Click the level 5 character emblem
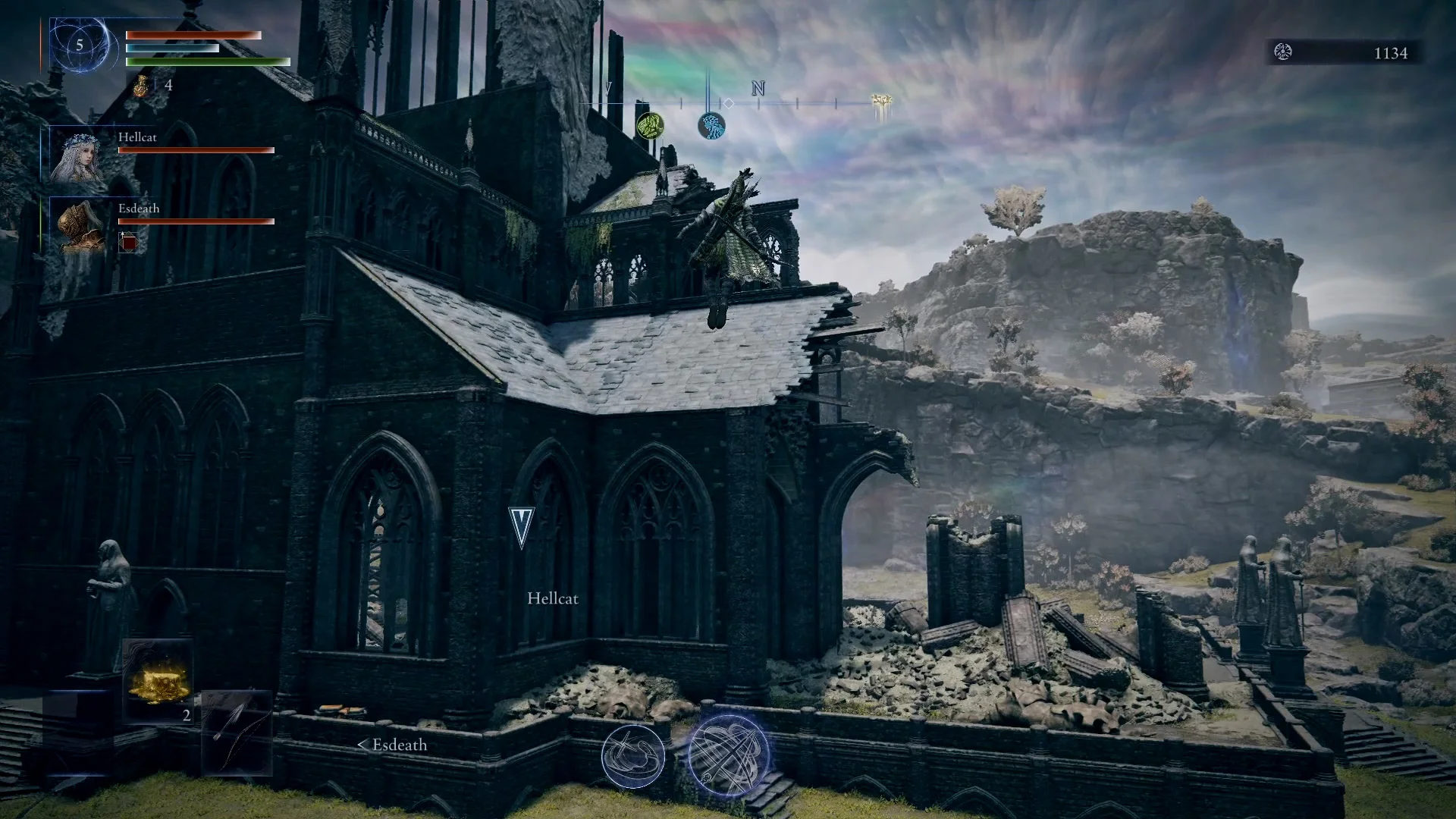1456x819 pixels. pyautogui.click(x=79, y=45)
